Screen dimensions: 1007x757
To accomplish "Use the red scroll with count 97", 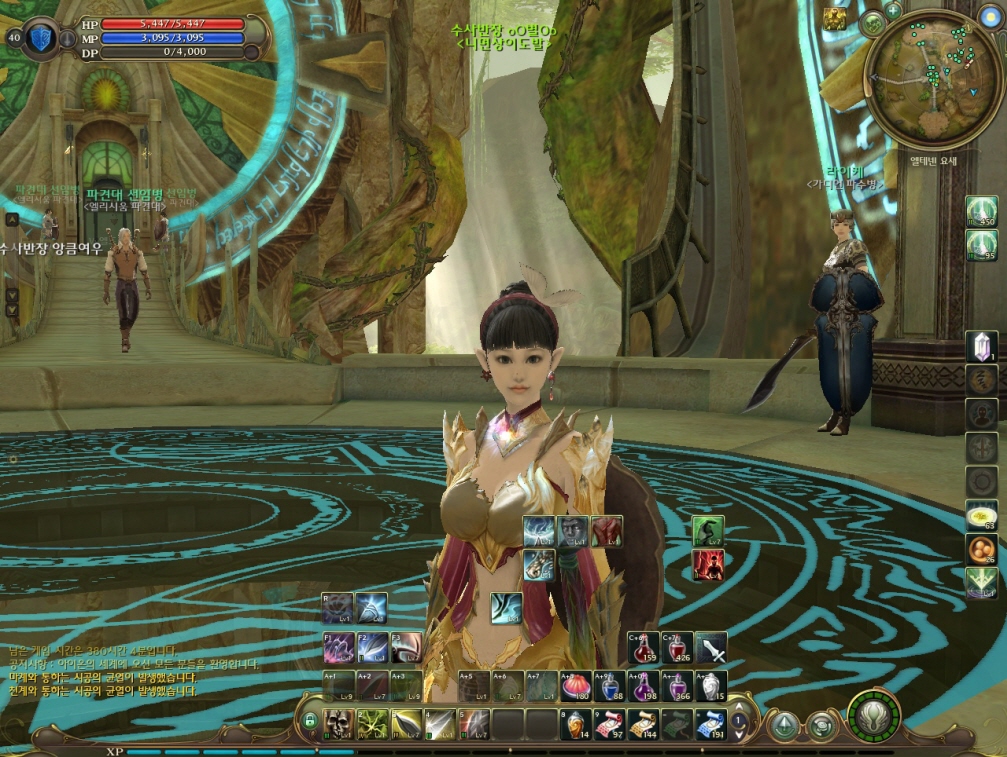I will (607, 723).
